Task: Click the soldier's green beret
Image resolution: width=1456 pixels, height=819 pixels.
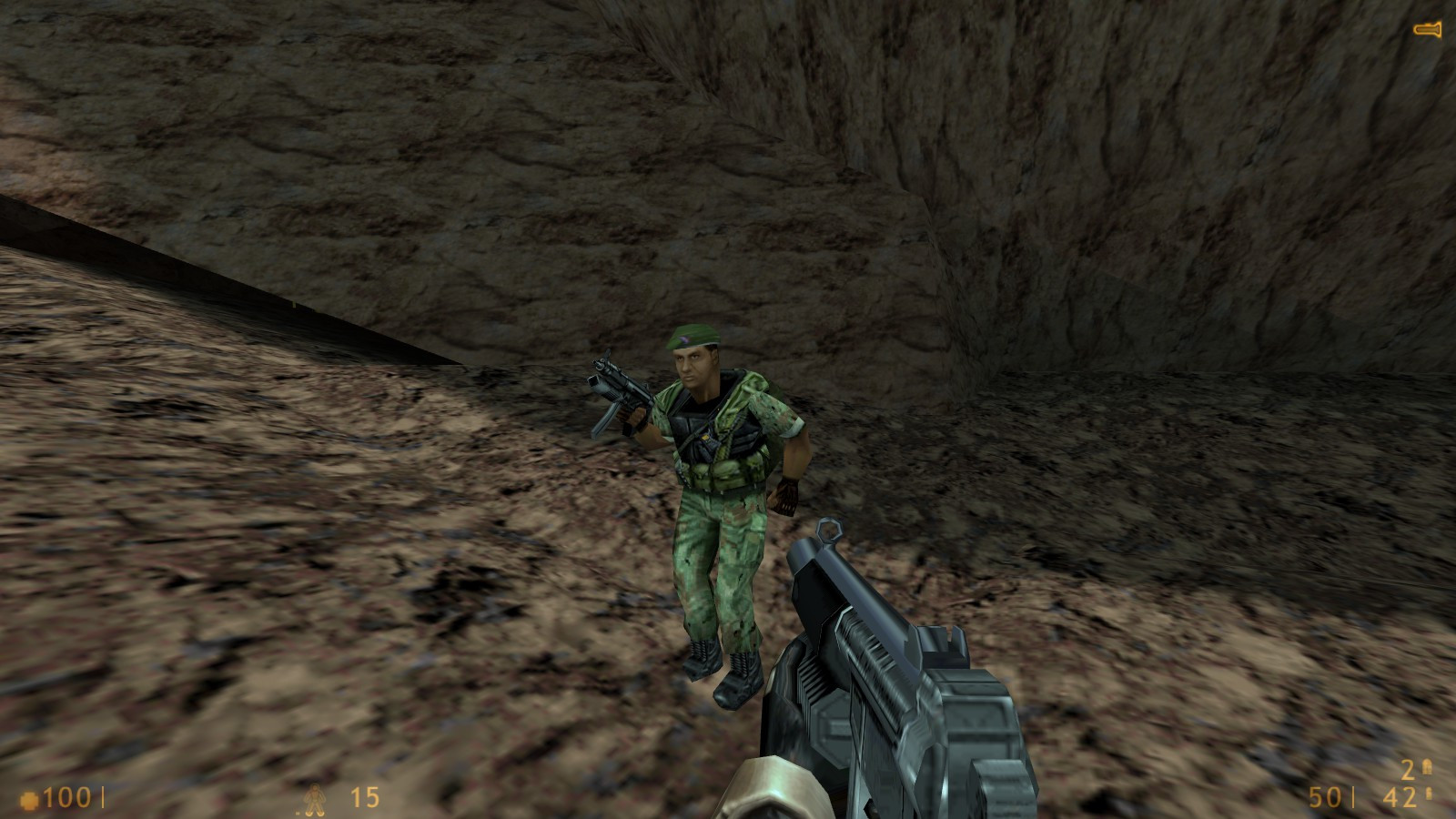Action: 694,337
